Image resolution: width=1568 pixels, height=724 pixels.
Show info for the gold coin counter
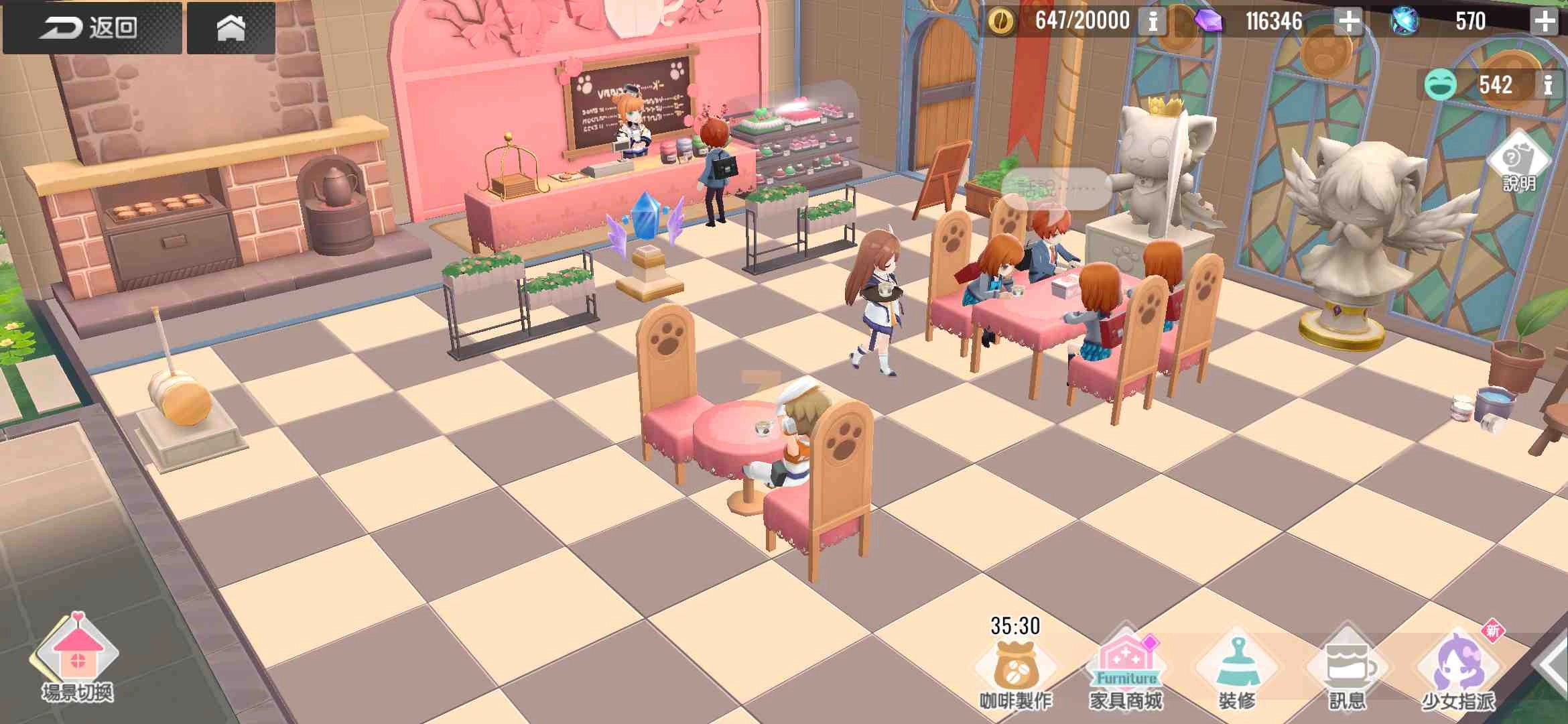pyautogui.click(x=1153, y=21)
